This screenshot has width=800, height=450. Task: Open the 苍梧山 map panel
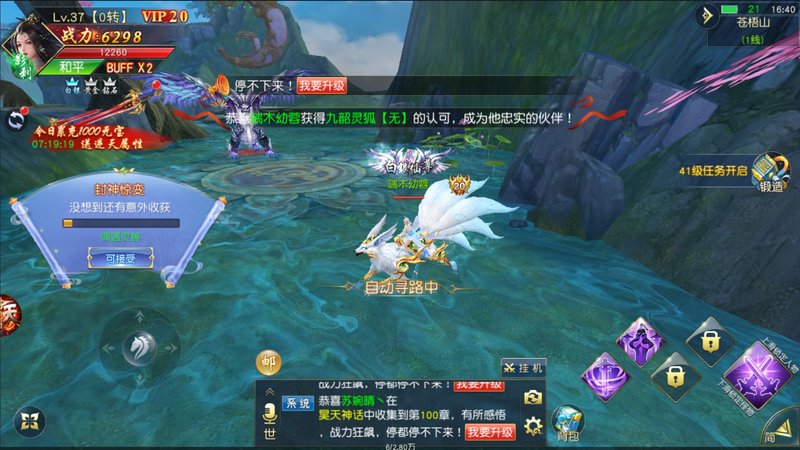pyautogui.click(x=750, y=30)
